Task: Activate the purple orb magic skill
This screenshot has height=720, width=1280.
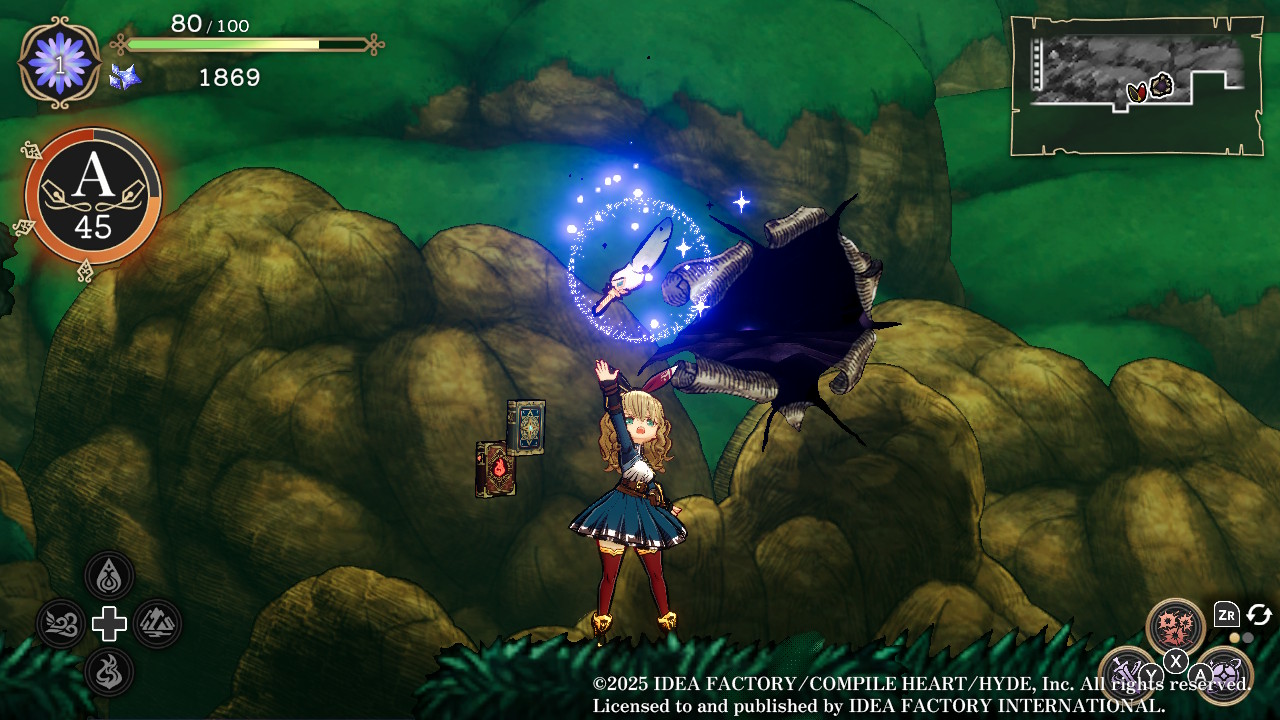Action: [x=1224, y=674]
